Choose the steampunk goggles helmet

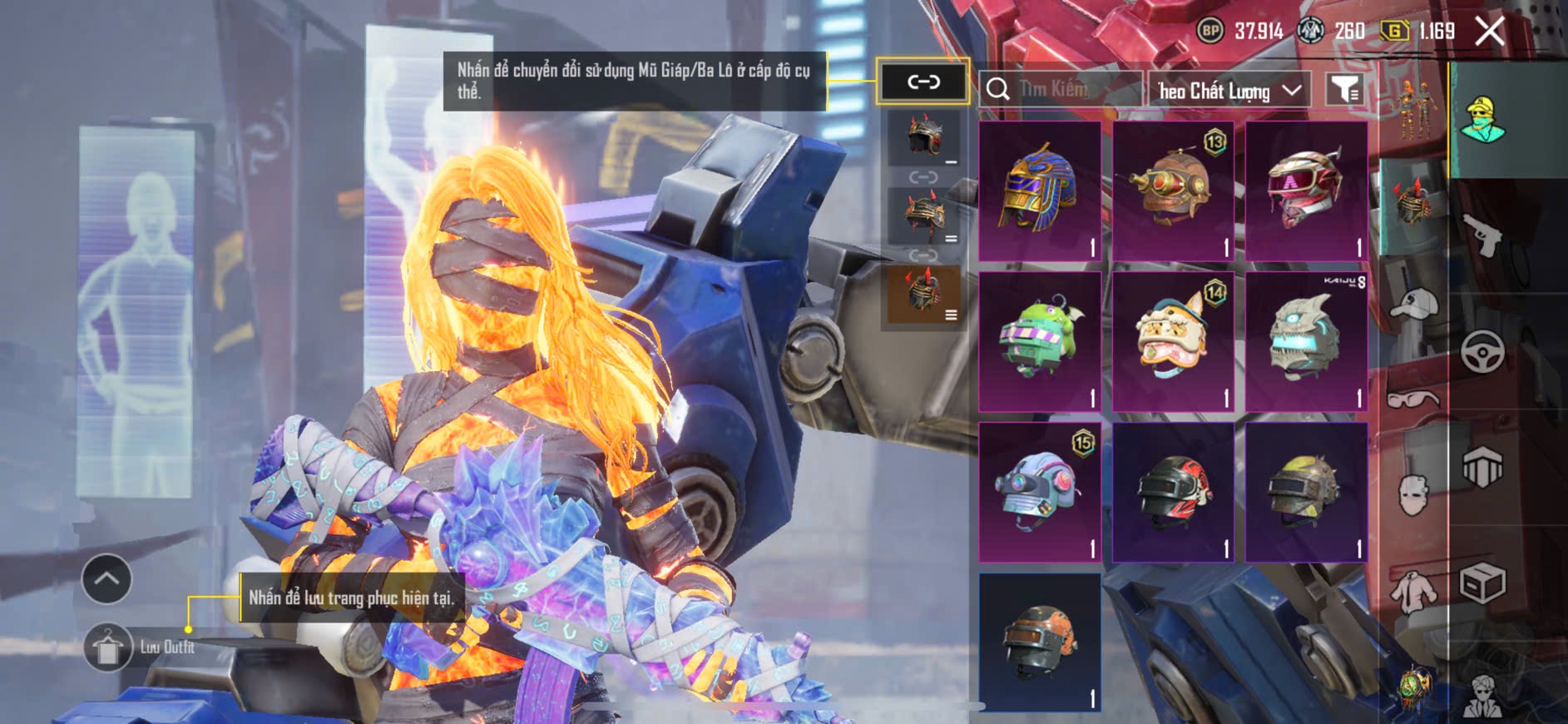pyautogui.click(x=1173, y=191)
